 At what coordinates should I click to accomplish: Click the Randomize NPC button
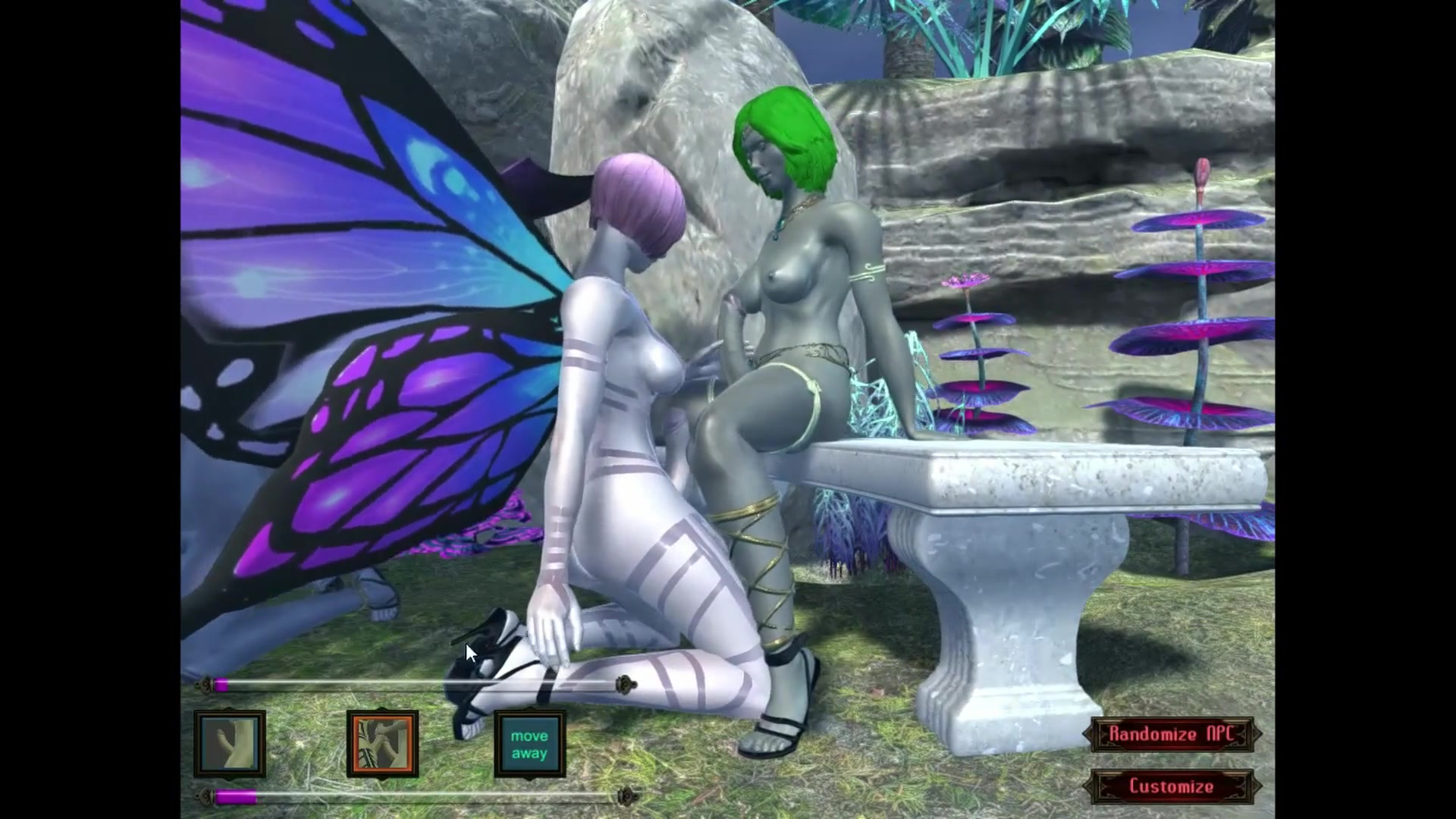pos(1172,734)
